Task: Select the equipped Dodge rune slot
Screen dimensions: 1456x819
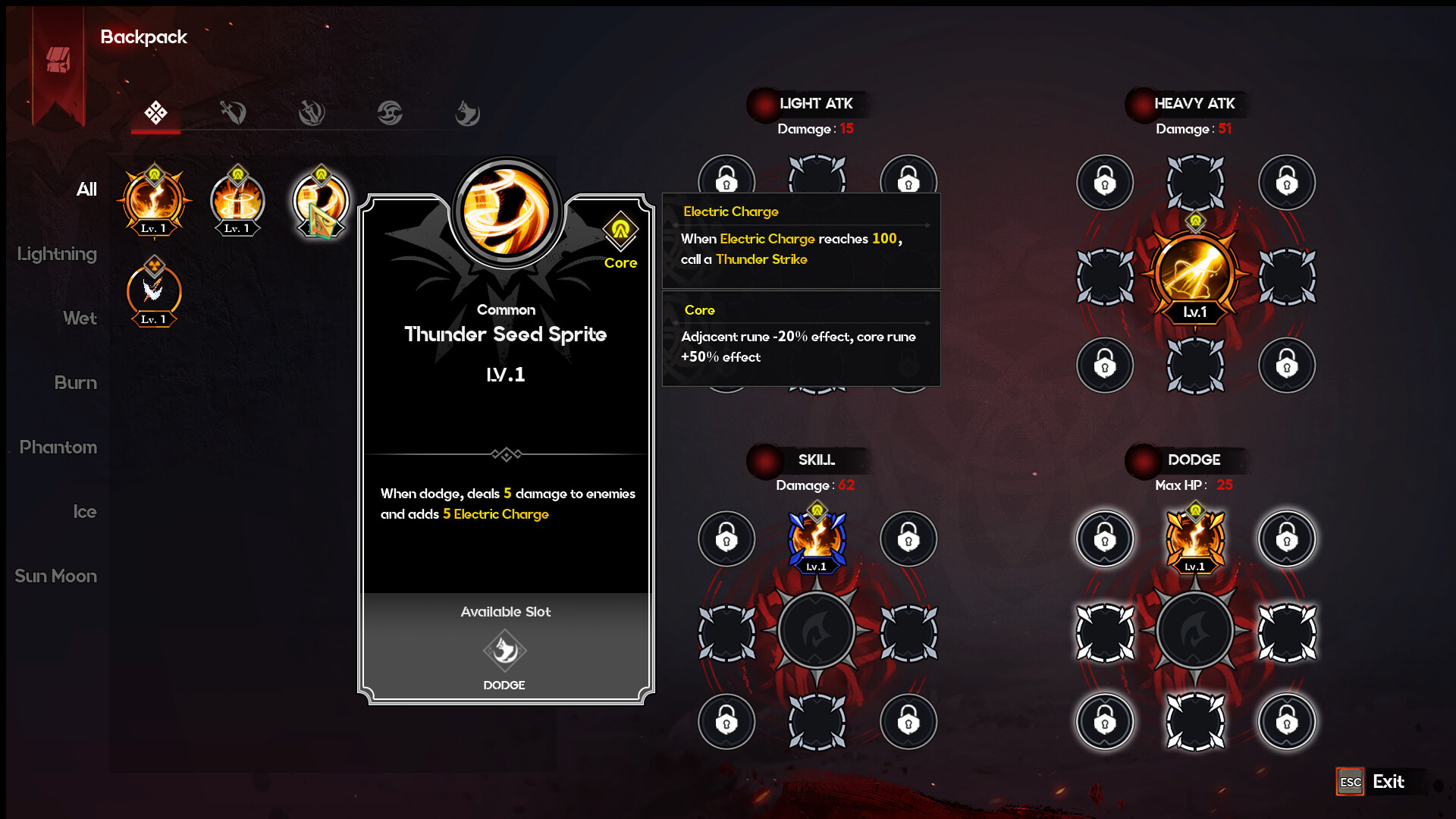Action: (x=1194, y=538)
